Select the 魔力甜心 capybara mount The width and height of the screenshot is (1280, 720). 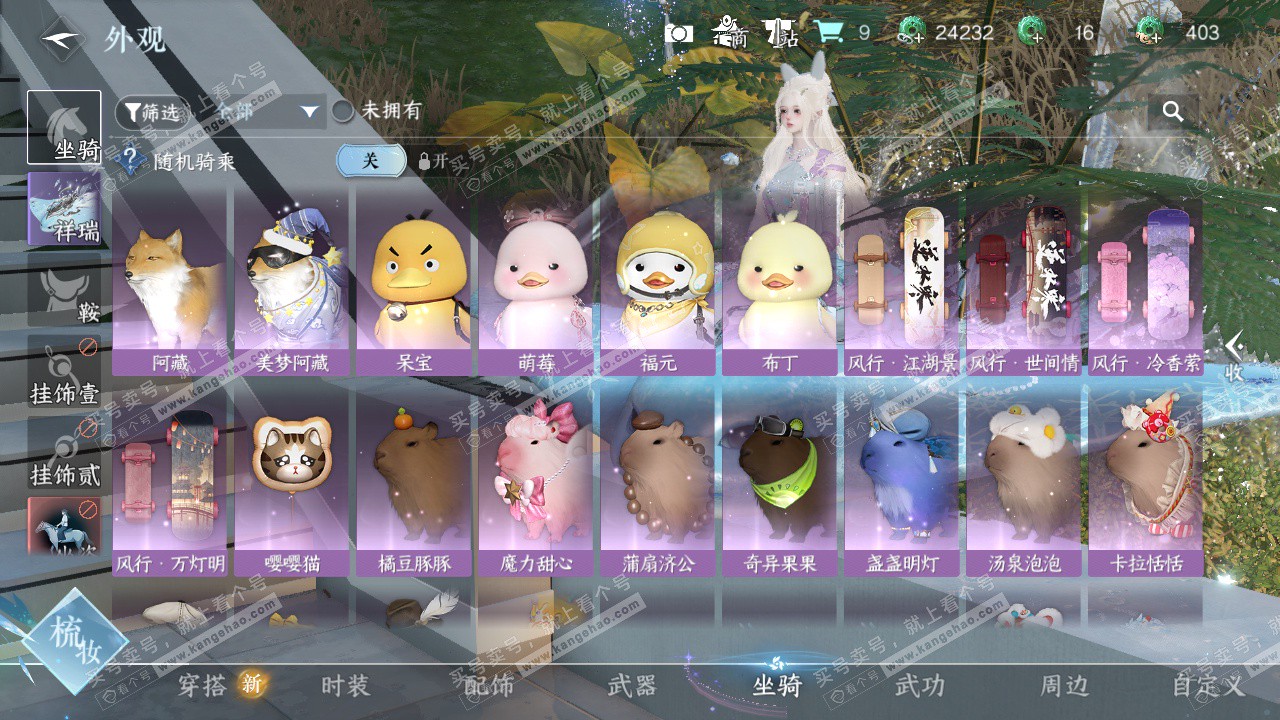[536, 485]
